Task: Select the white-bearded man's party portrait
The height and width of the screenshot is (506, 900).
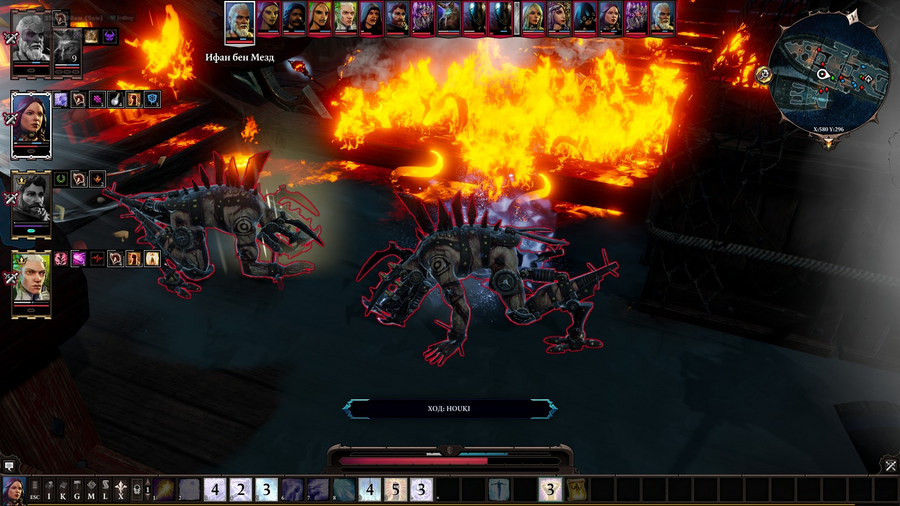Action: click(x=30, y=41)
